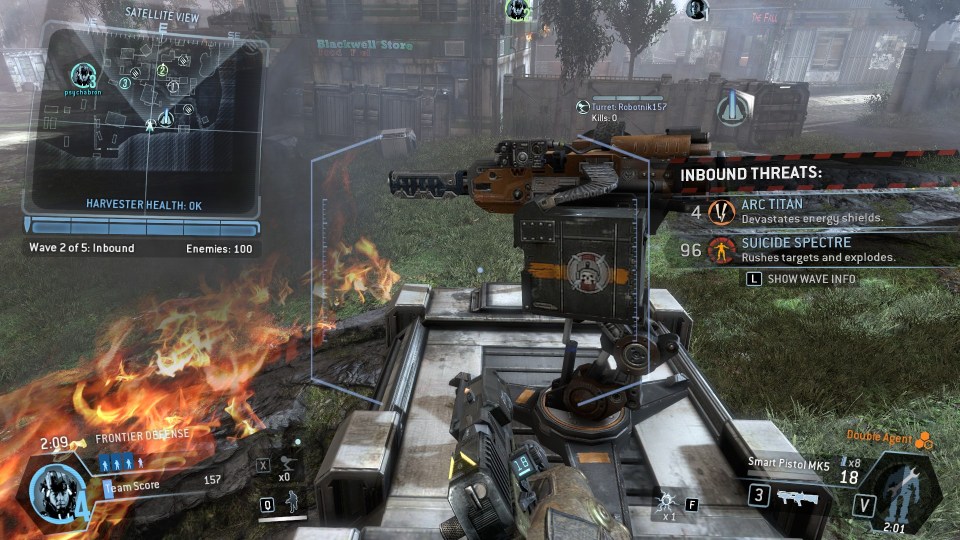Select psychobron's player marker on the minimap
This screenshot has width=960, height=540.
[84, 74]
